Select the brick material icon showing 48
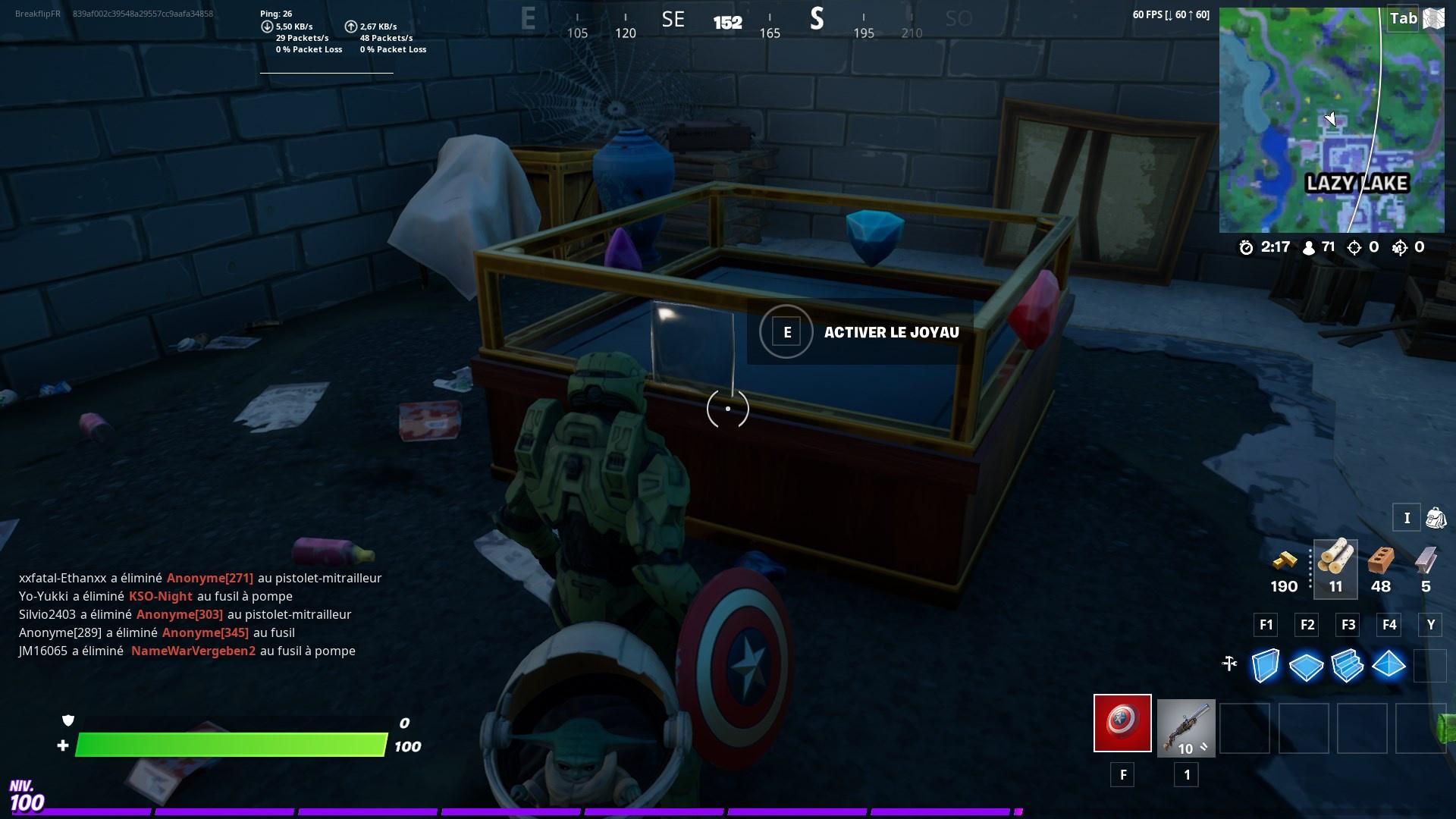The height and width of the screenshot is (819, 1456). (x=1381, y=561)
